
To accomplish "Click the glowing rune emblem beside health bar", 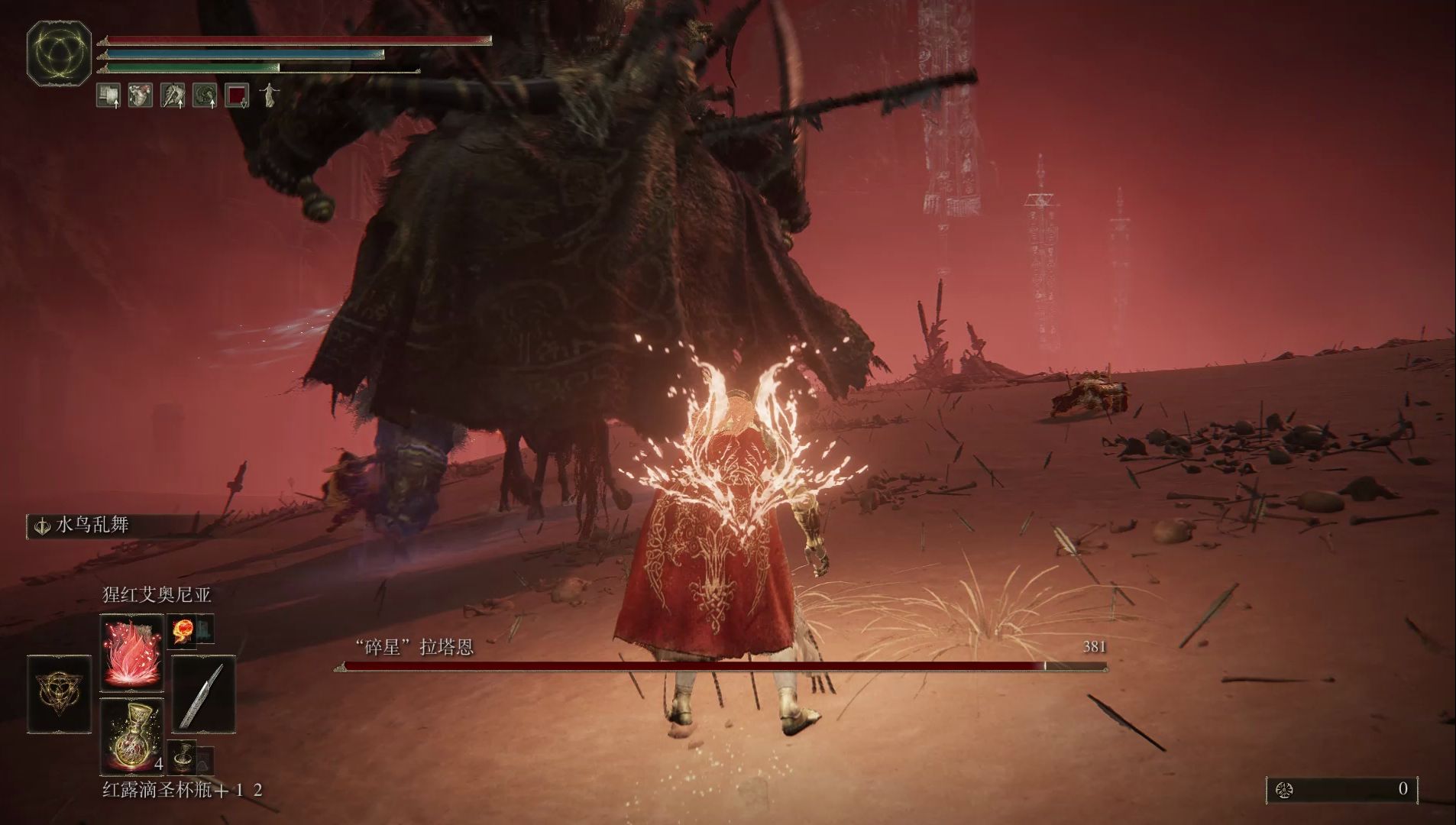I will coord(60,53).
